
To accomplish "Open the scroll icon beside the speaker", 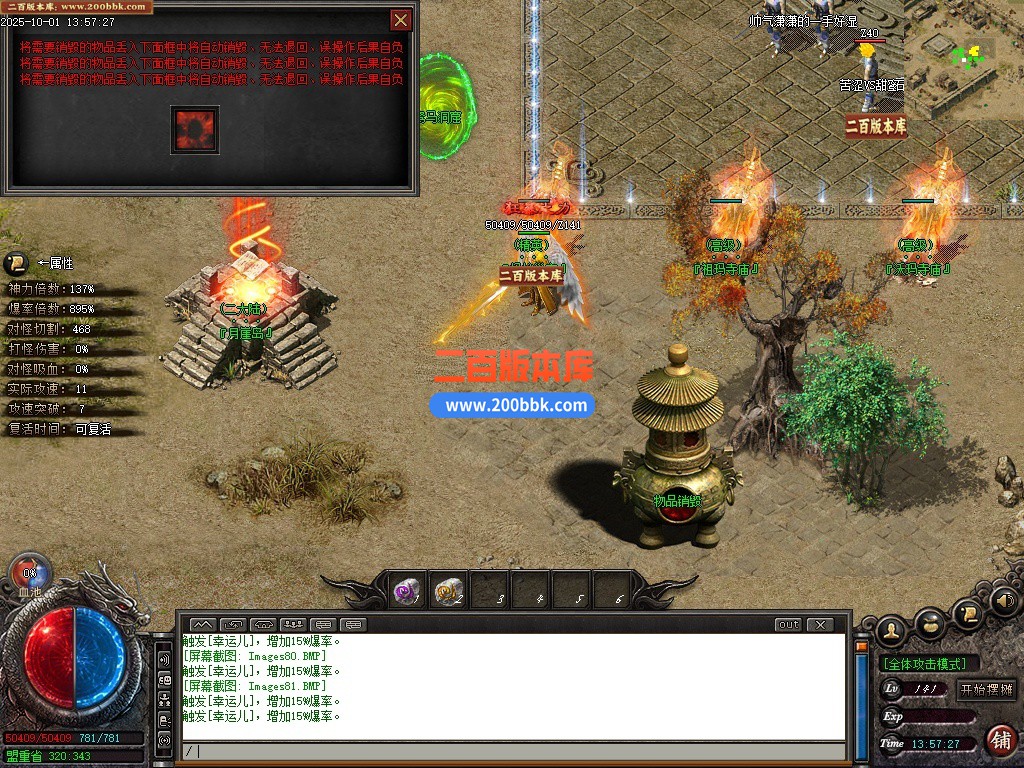I will pos(967,614).
